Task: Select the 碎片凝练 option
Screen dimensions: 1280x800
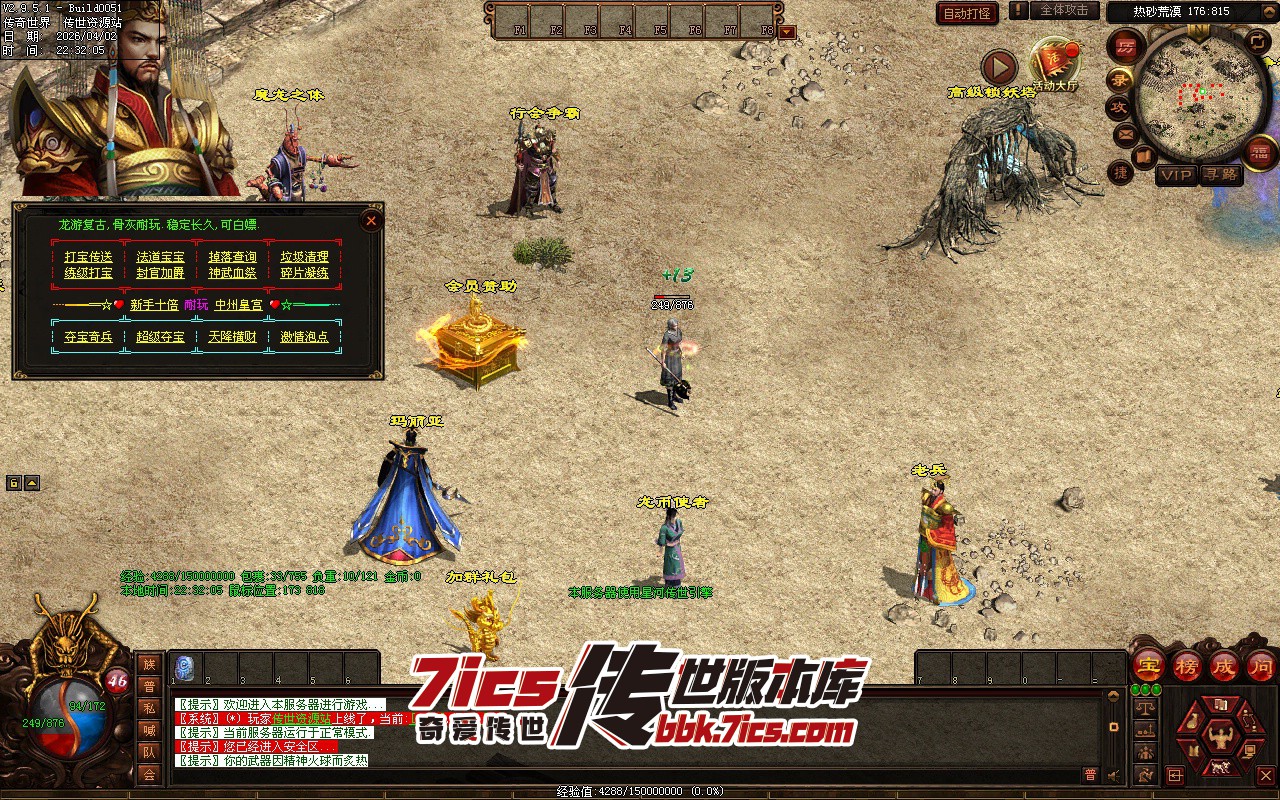Action: [x=304, y=273]
